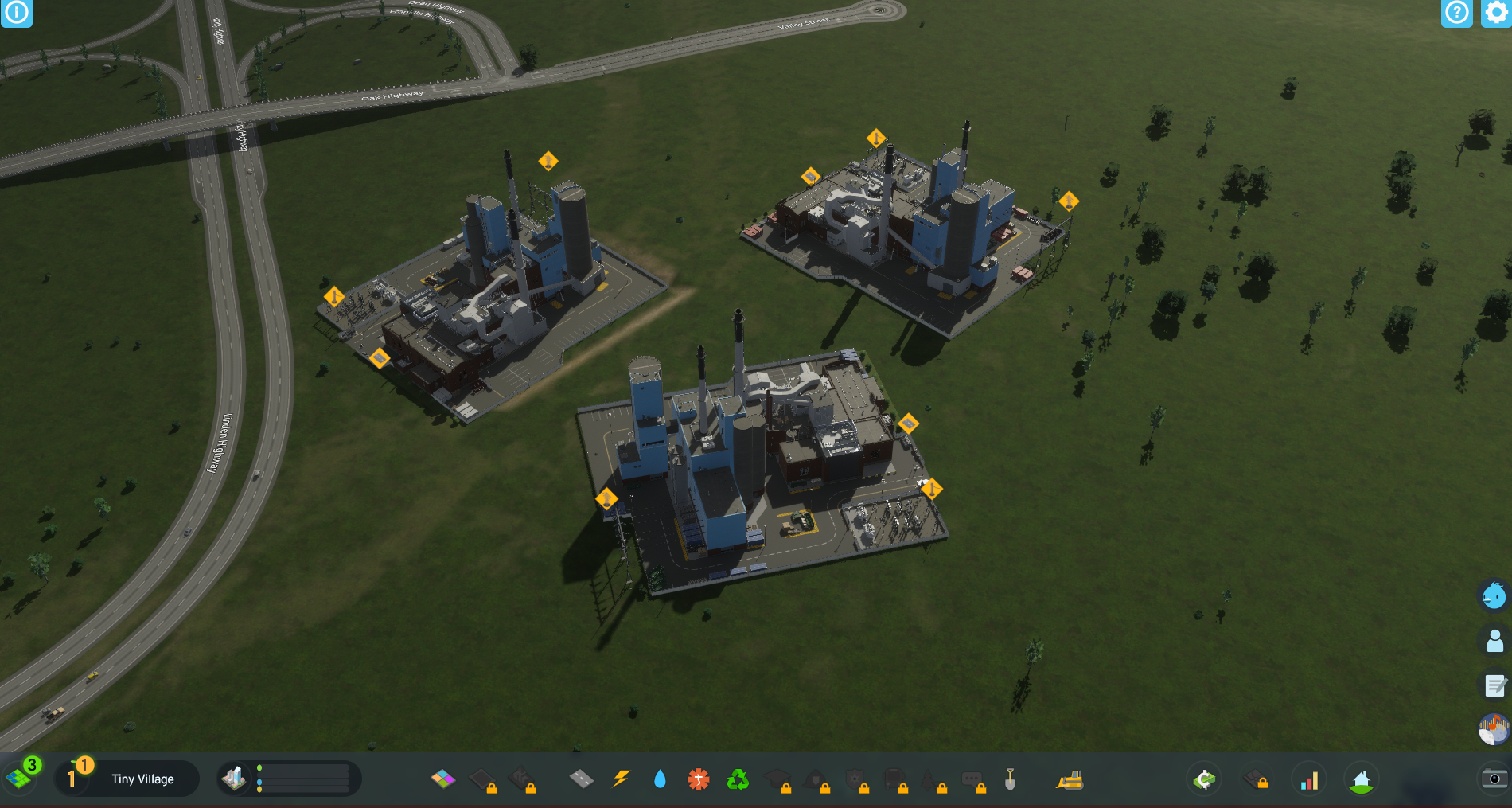Enter Photo Mode via camera icon
The image size is (1512, 808).
(1493, 779)
